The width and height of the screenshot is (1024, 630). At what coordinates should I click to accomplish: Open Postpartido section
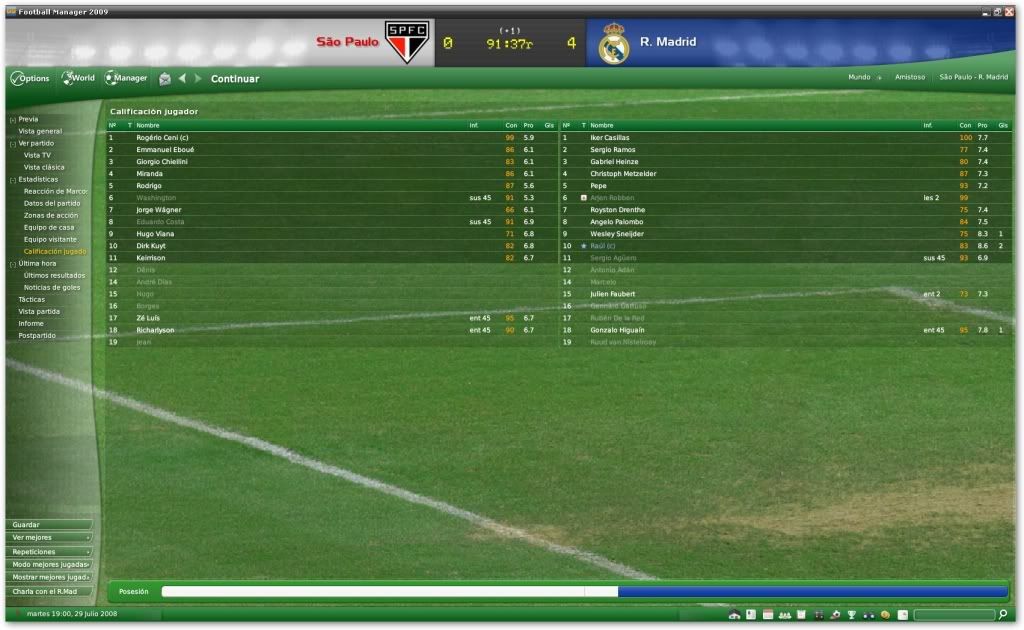pyautogui.click(x=37, y=335)
